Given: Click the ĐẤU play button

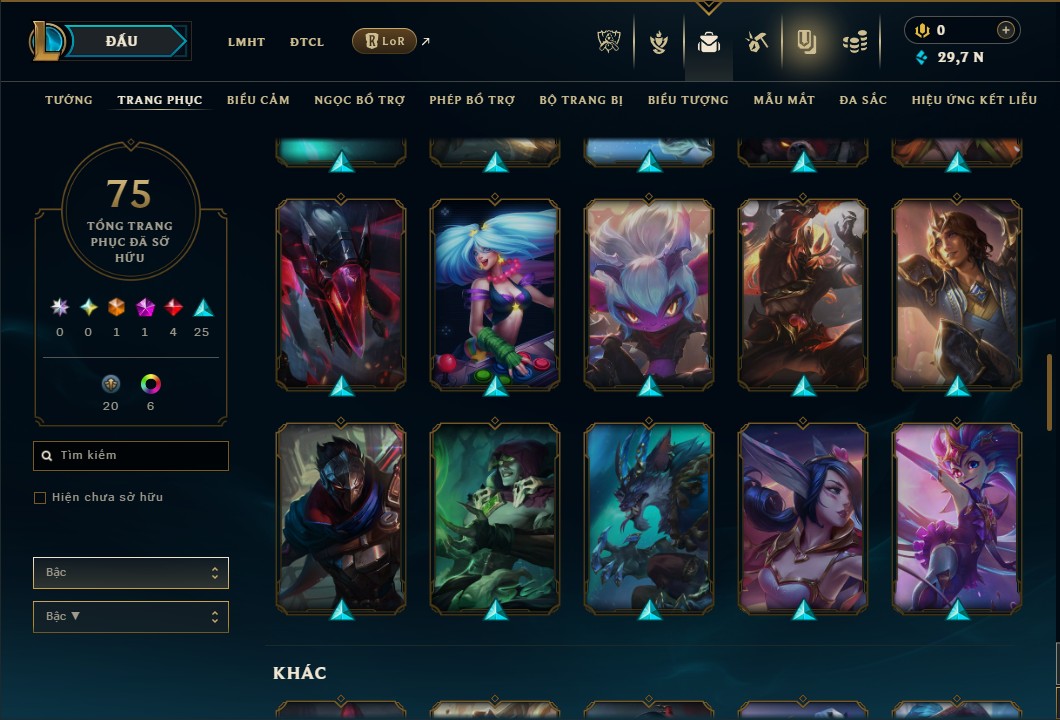Looking at the screenshot, I should click(x=122, y=41).
